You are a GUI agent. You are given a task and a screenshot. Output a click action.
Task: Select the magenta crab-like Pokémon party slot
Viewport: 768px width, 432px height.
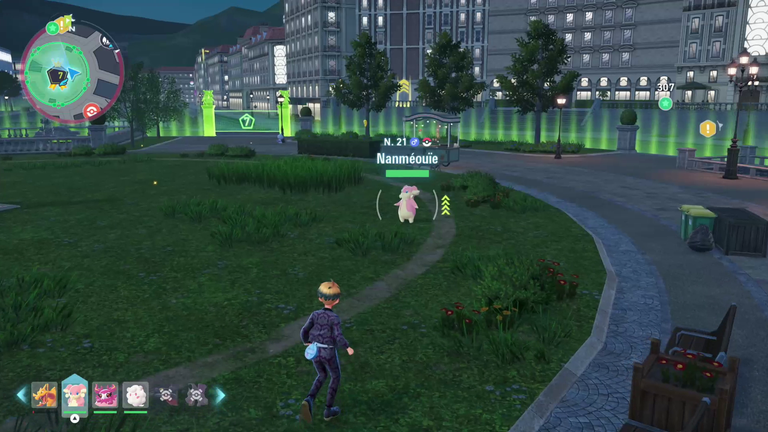105,395
